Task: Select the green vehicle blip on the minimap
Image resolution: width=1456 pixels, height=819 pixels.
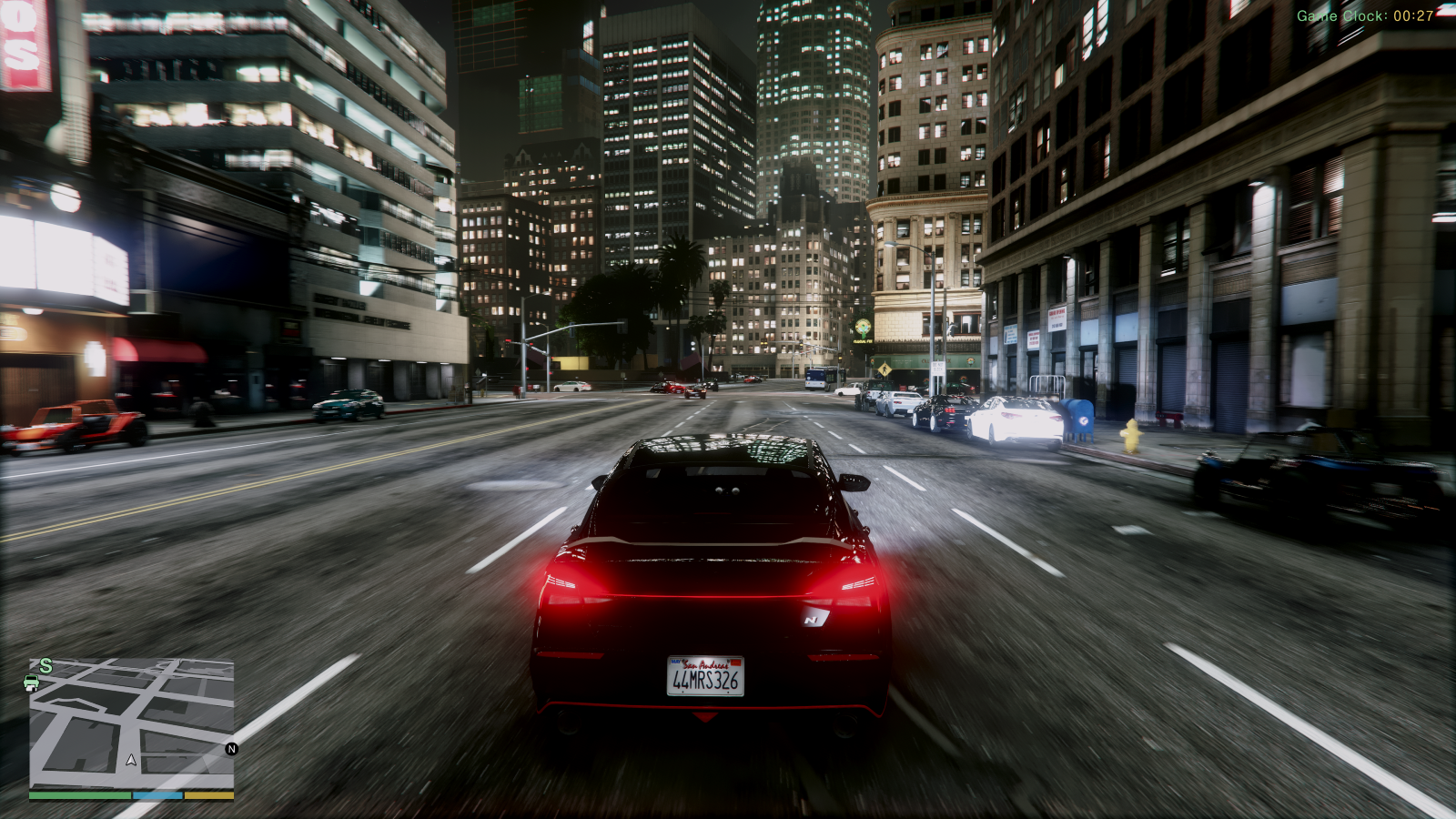Action: pos(33,683)
